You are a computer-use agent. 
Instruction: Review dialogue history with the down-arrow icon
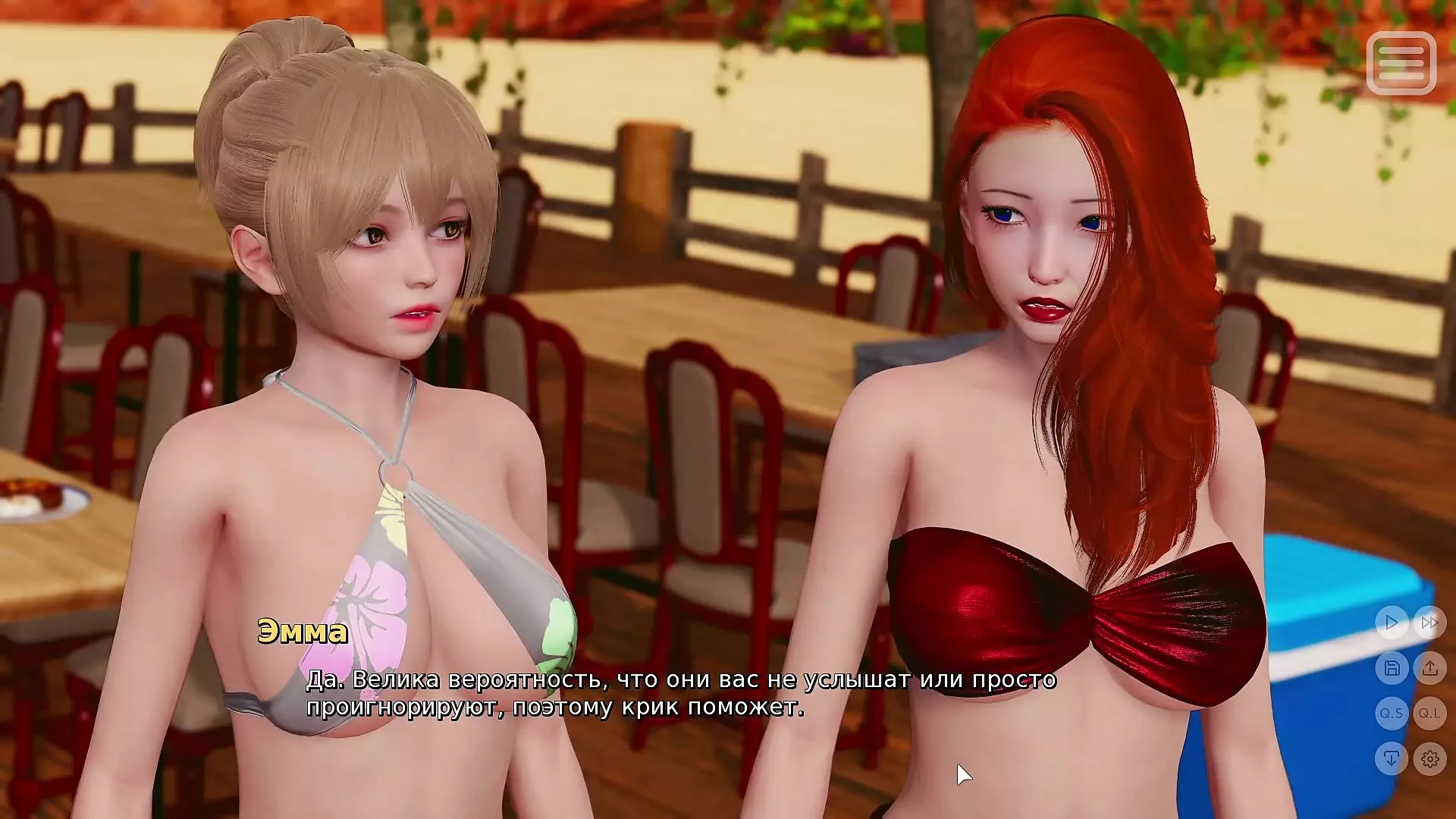click(x=1392, y=756)
